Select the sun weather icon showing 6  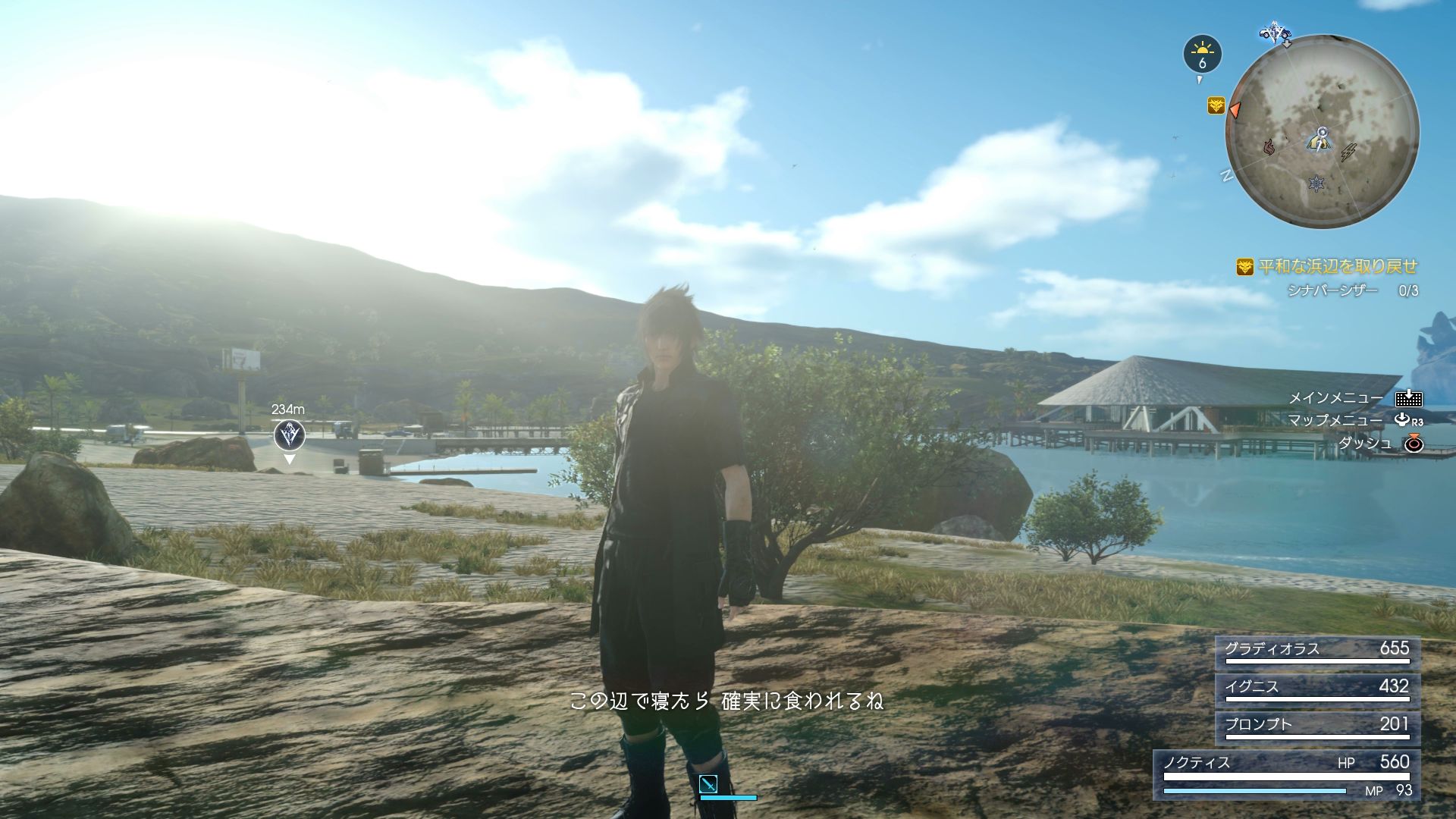(1202, 52)
